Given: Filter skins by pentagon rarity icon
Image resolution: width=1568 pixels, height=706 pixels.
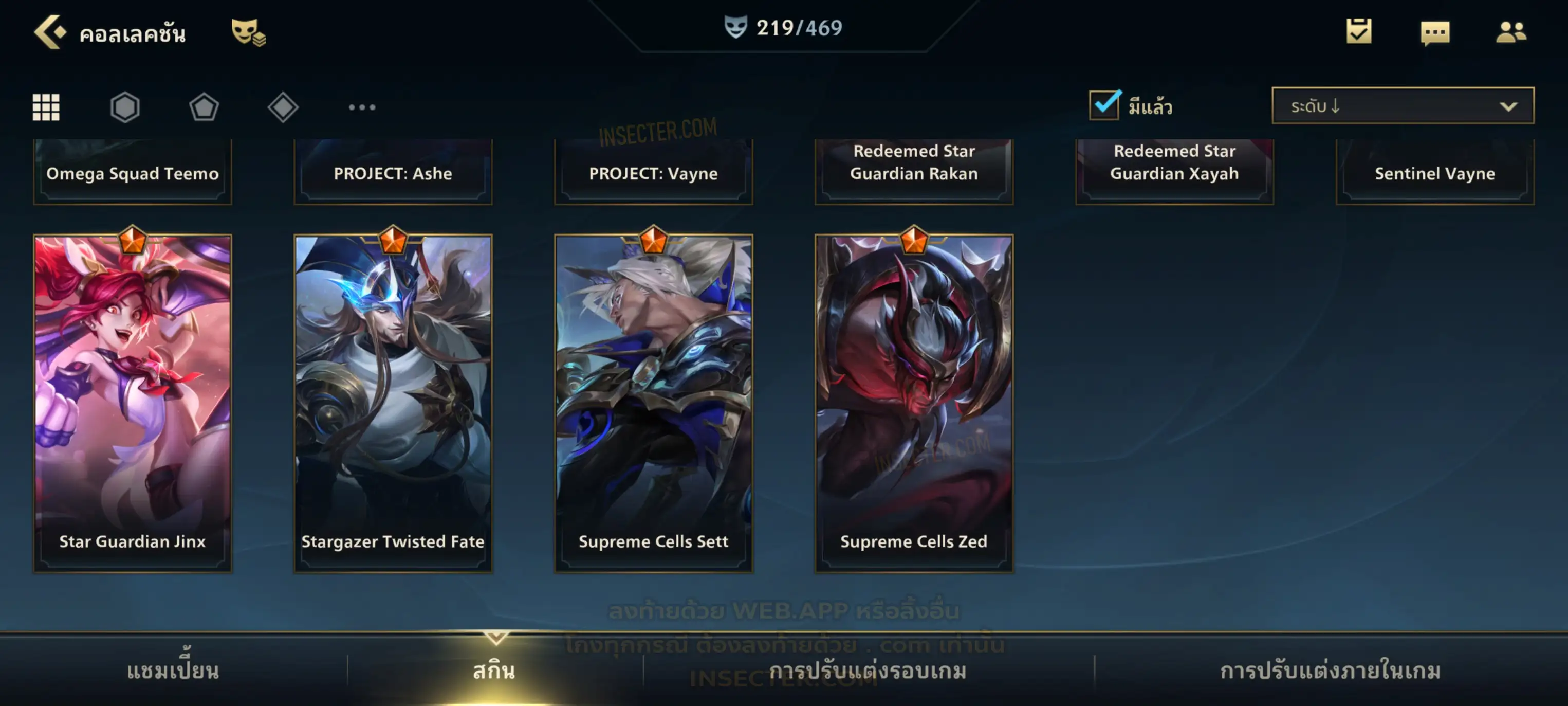Looking at the screenshot, I should point(204,107).
